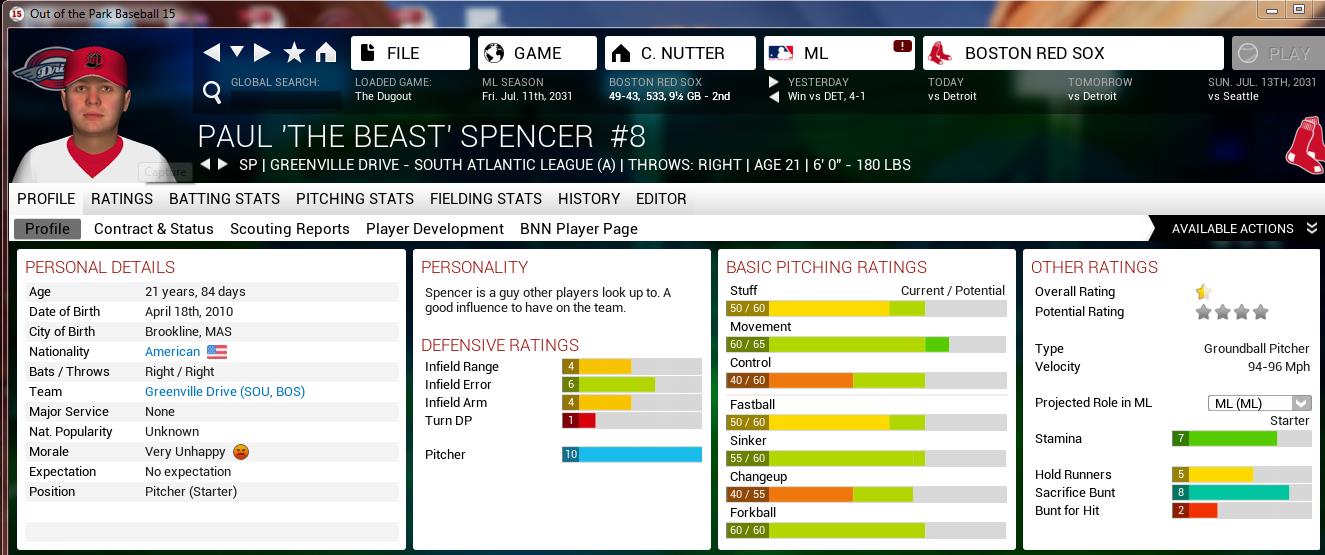Viewport: 1325px width, 555px height.
Task: Open the BOSTON RED SOX team menu
Action: 1072,53
